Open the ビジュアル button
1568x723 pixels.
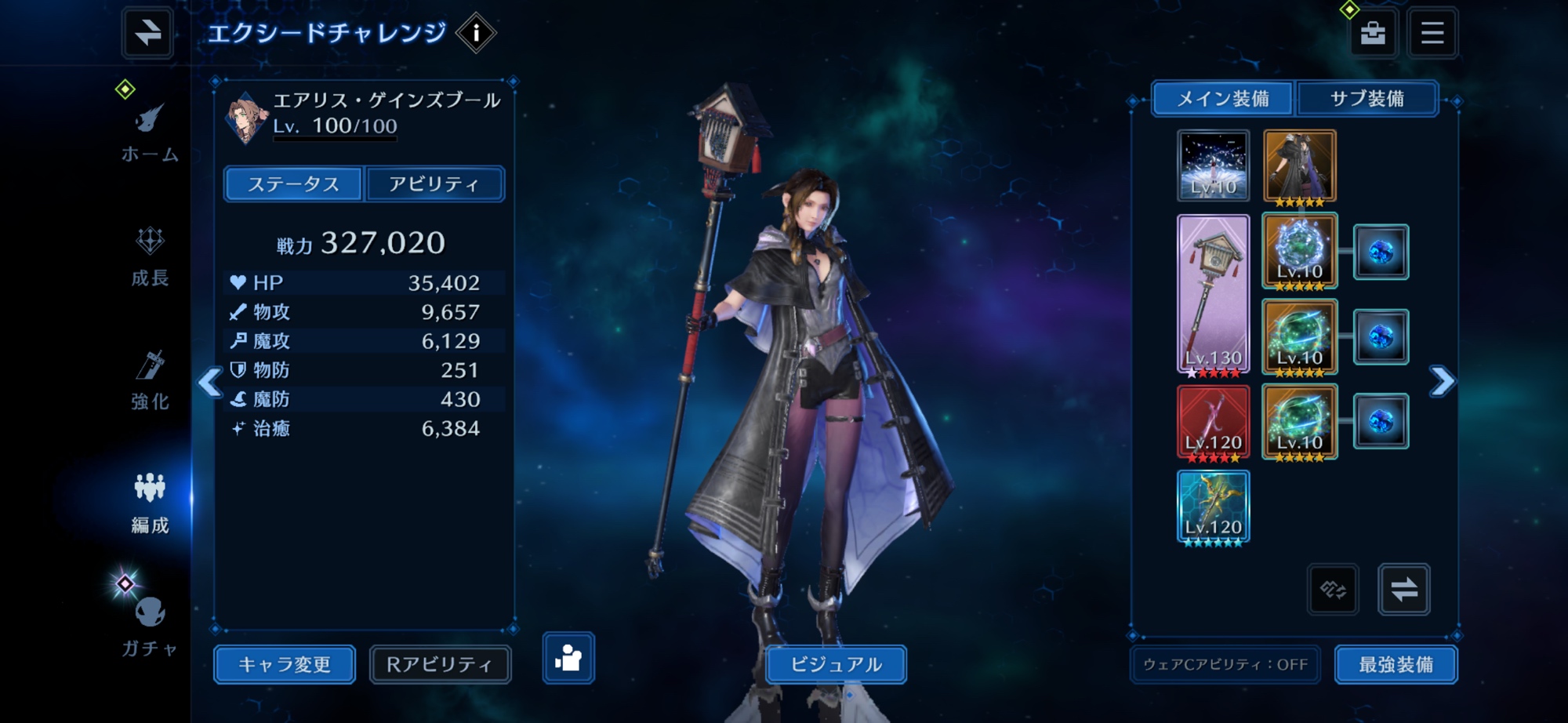836,664
